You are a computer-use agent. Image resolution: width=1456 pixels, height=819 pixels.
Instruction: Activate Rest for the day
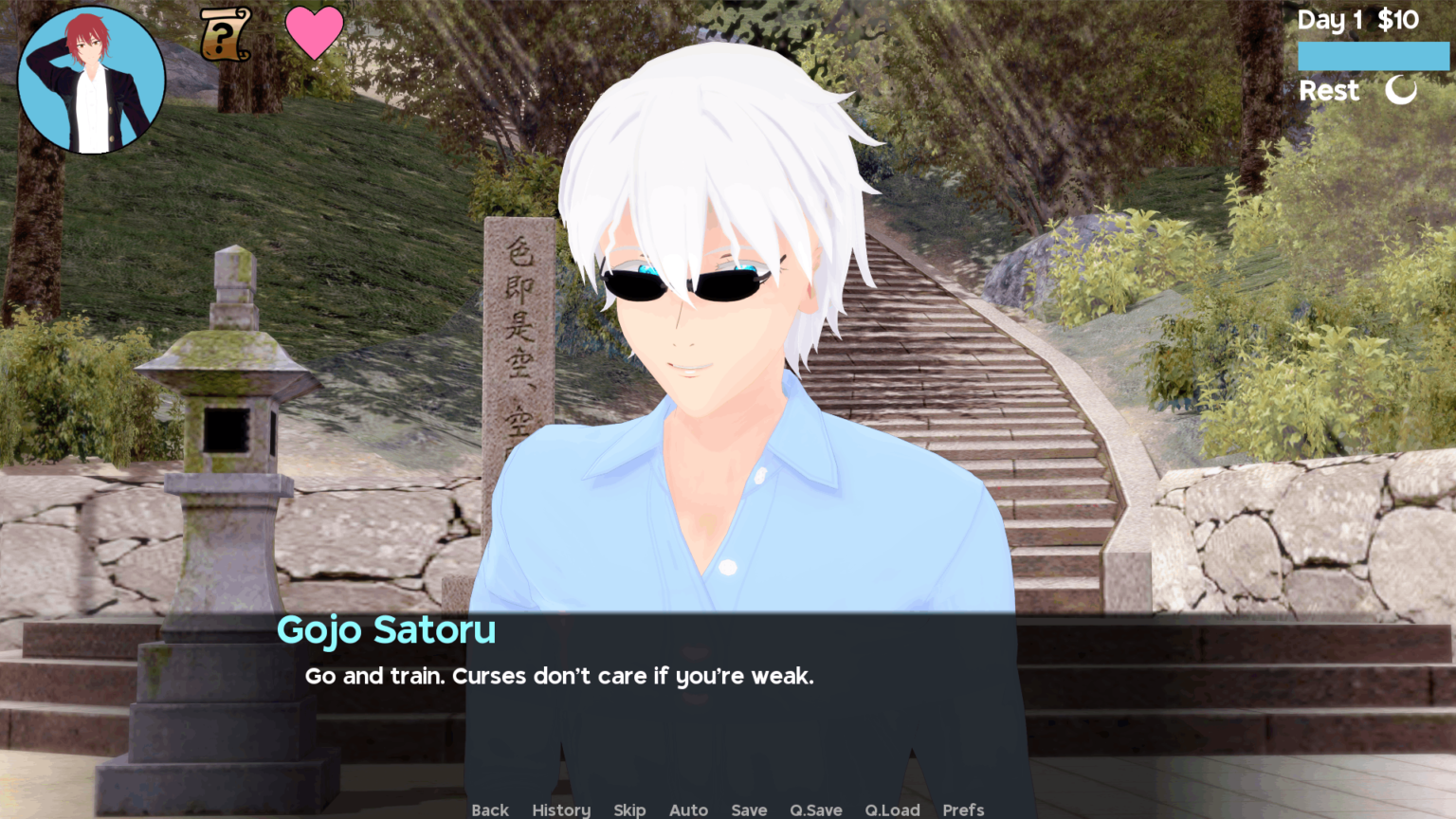1329,91
